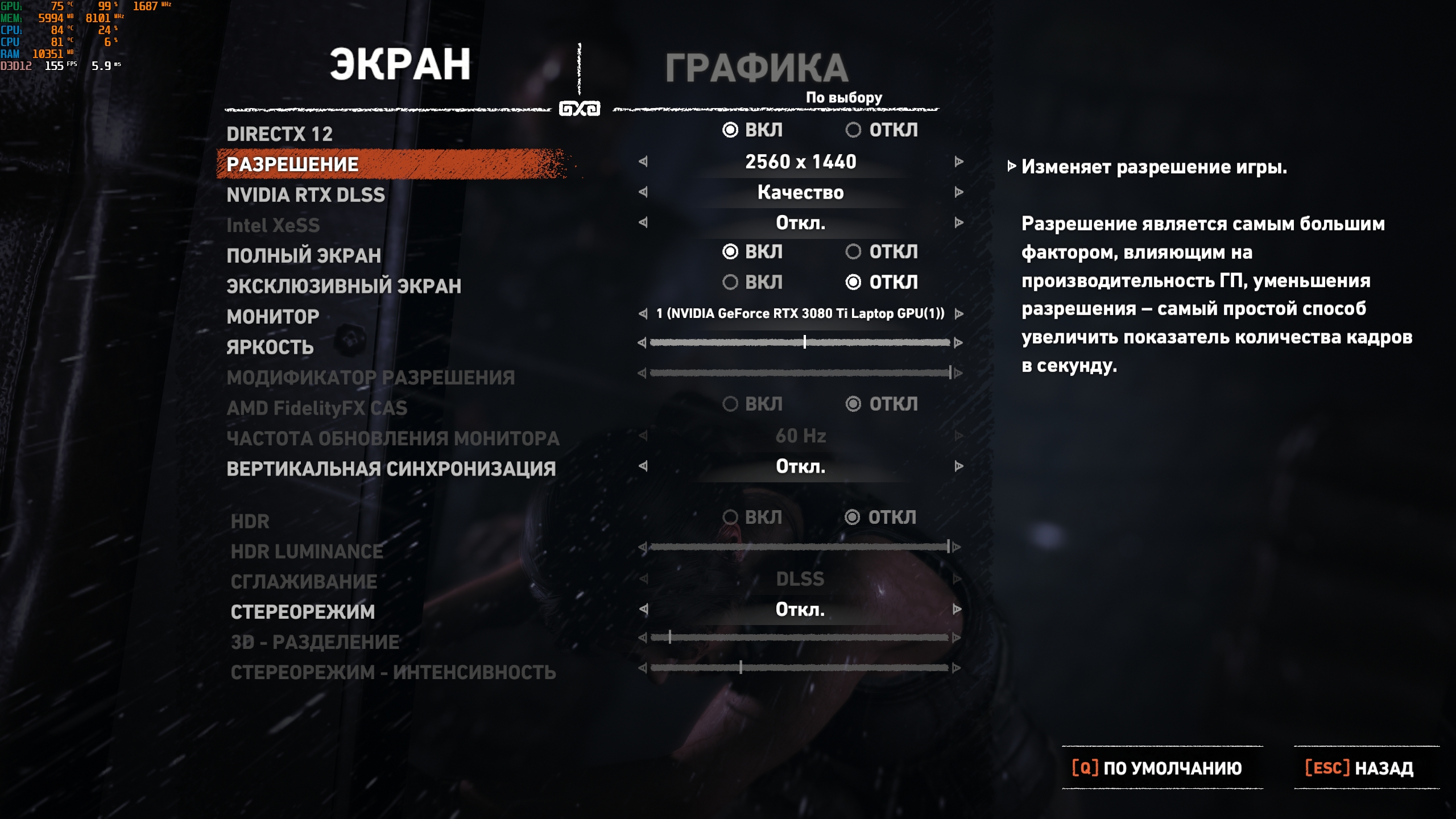Viewport: 1456px width, 819px height.
Task: Highlight the NVIDIA RTX DLSS row
Action: [305, 195]
